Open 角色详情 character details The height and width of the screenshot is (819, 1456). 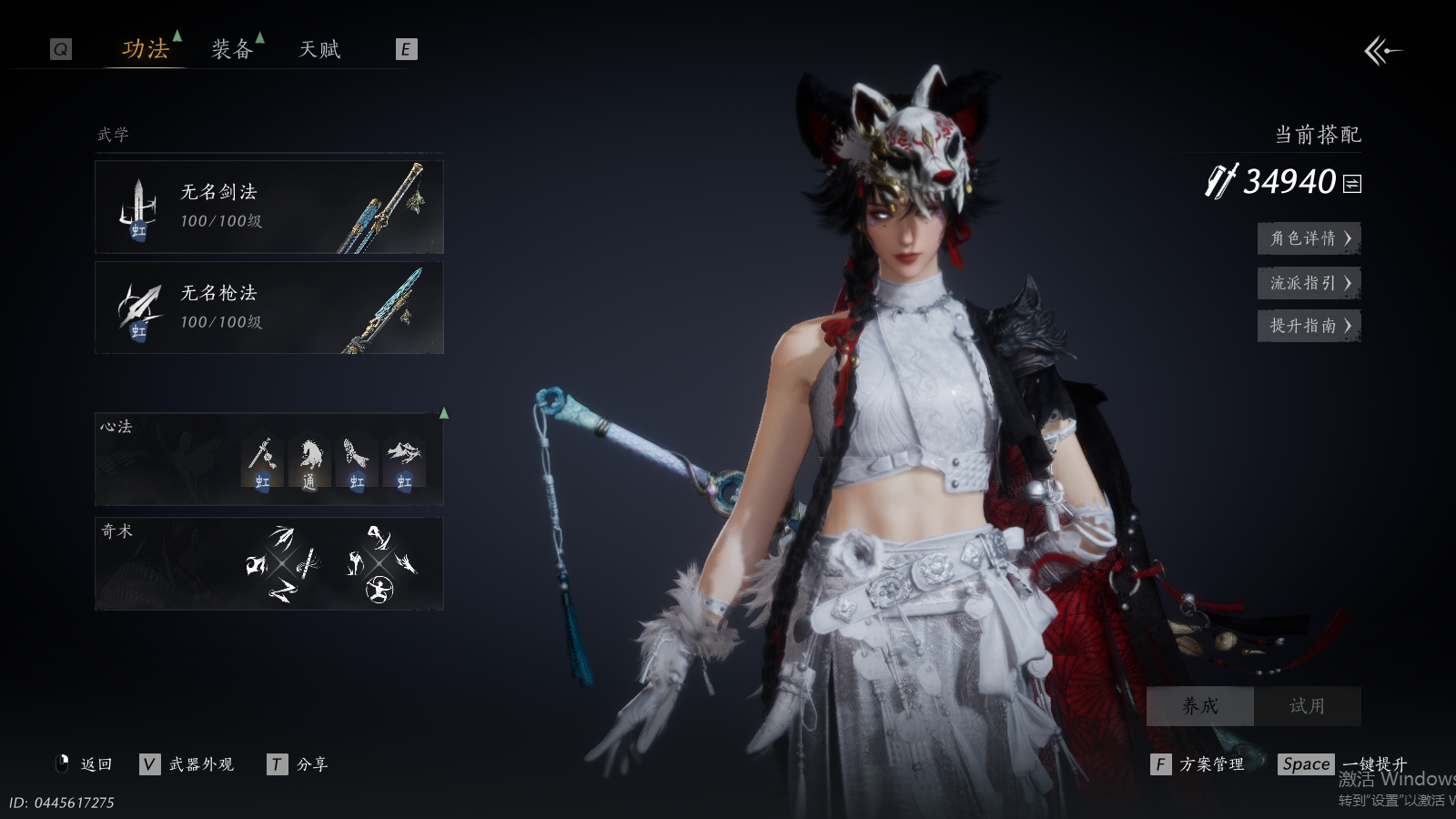click(x=1309, y=238)
